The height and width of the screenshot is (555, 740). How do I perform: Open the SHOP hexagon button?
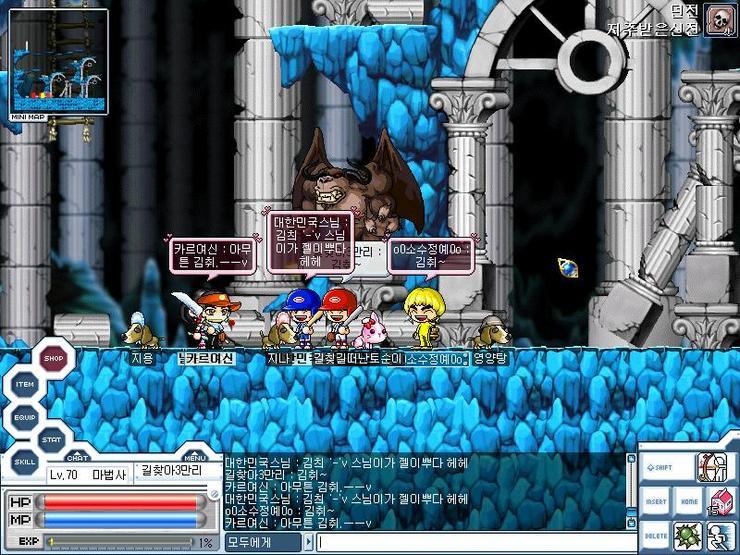(57, 358)
